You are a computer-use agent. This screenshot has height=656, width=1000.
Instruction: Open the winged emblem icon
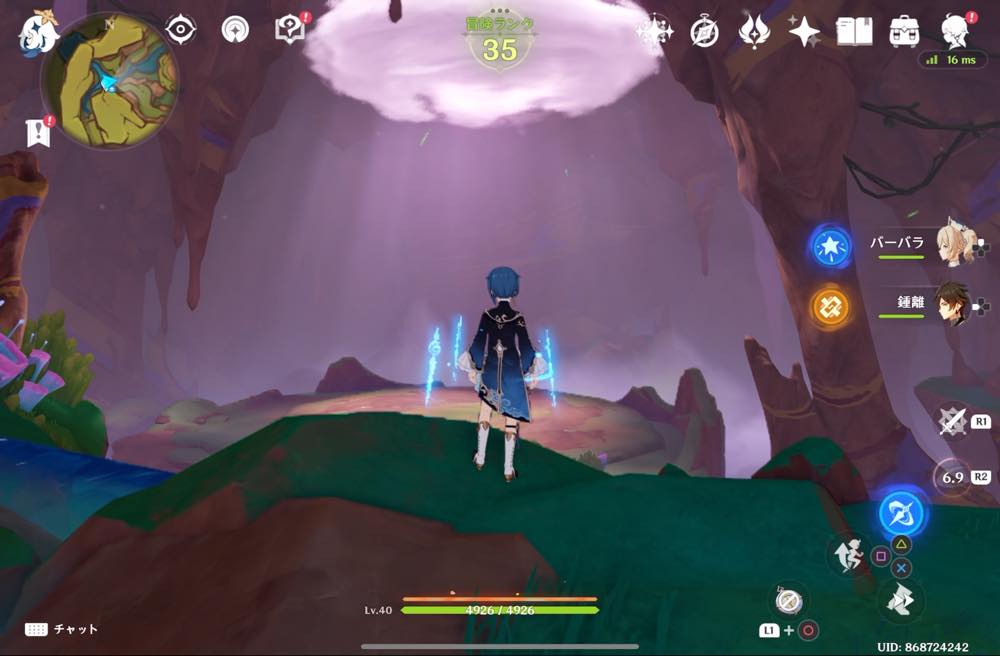tap(754, 32)
